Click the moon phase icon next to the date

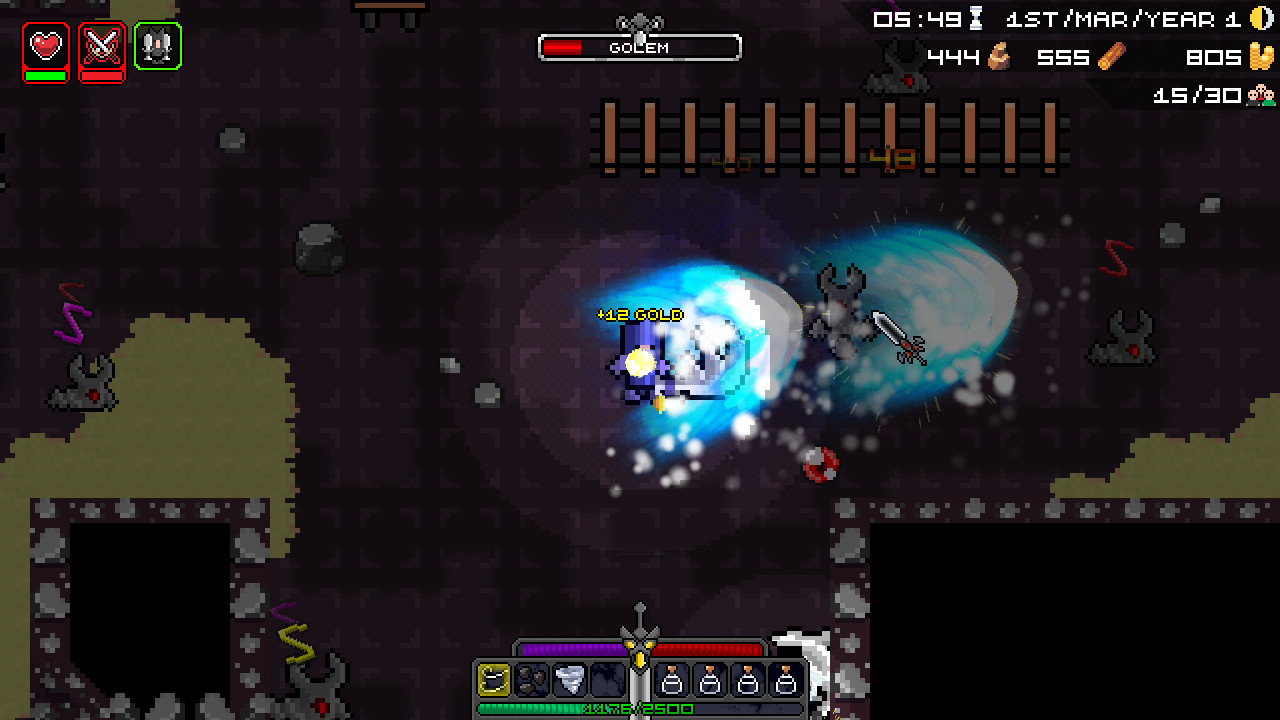click(1262, 17)
